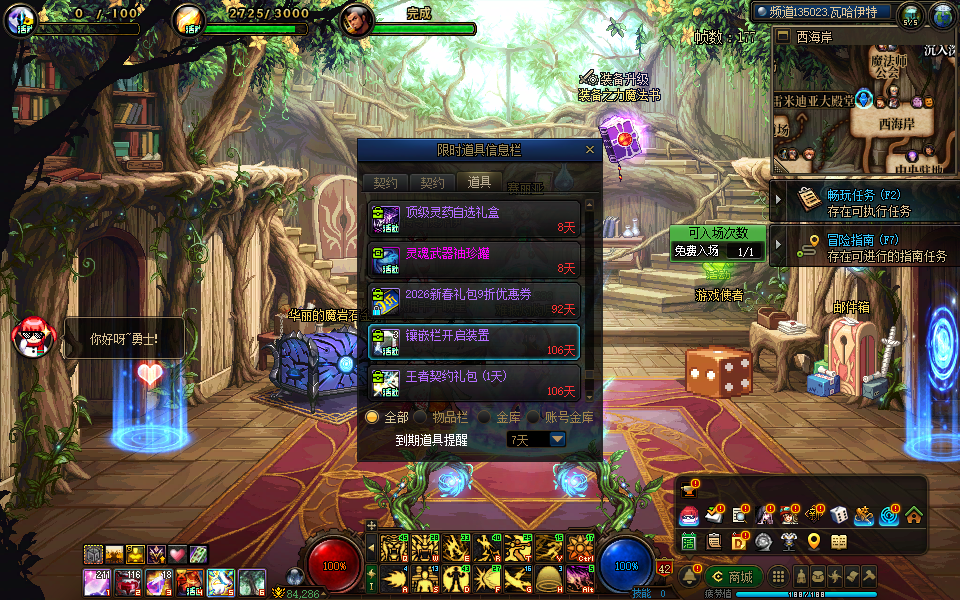The width and height of the screenshot is (960, 600).
Task: Open the 商城 shop
Action: coord(732,577)
